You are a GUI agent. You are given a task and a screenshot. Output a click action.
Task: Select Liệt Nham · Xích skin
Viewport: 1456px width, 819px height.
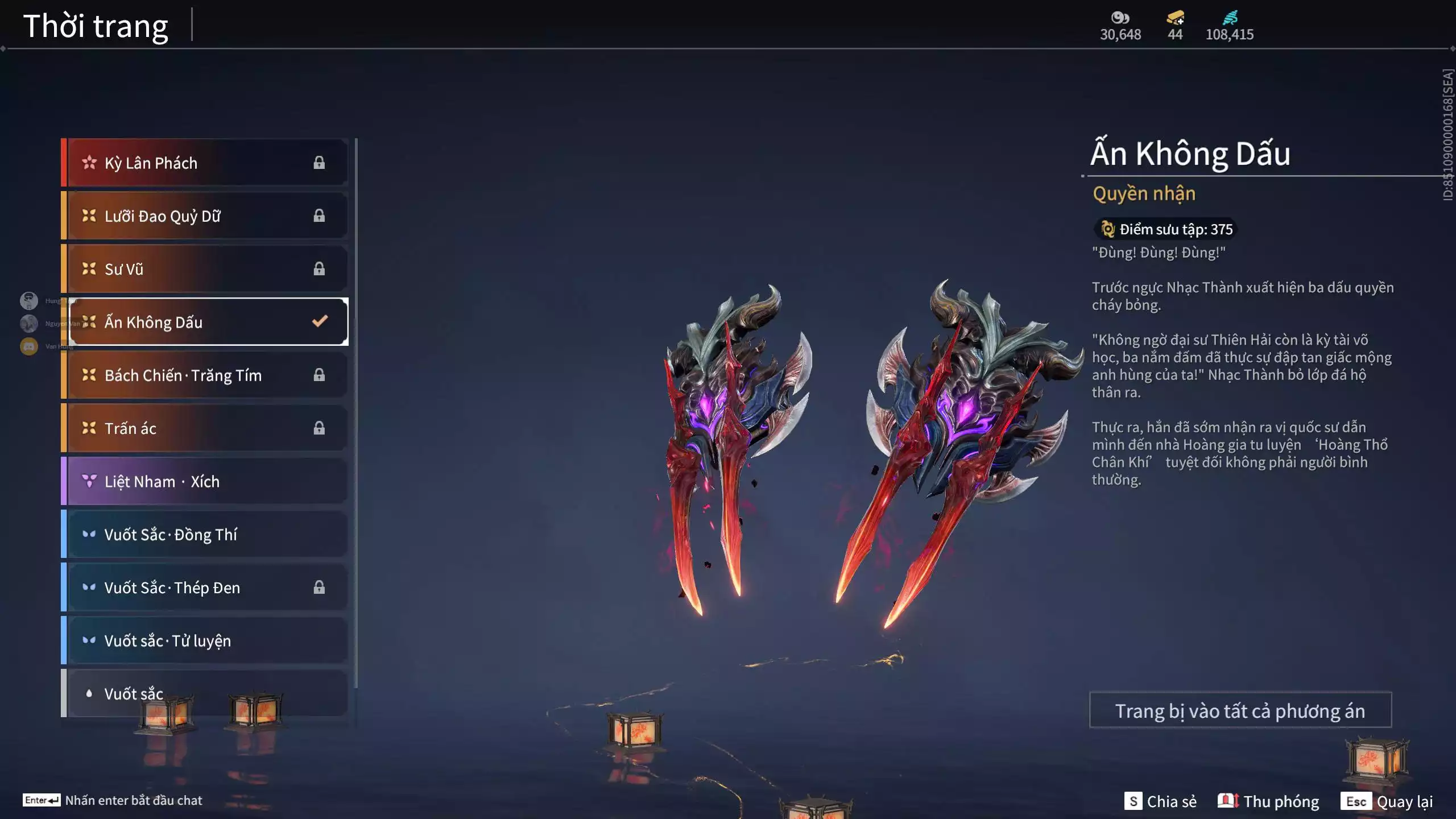click(x=205, y=482)
